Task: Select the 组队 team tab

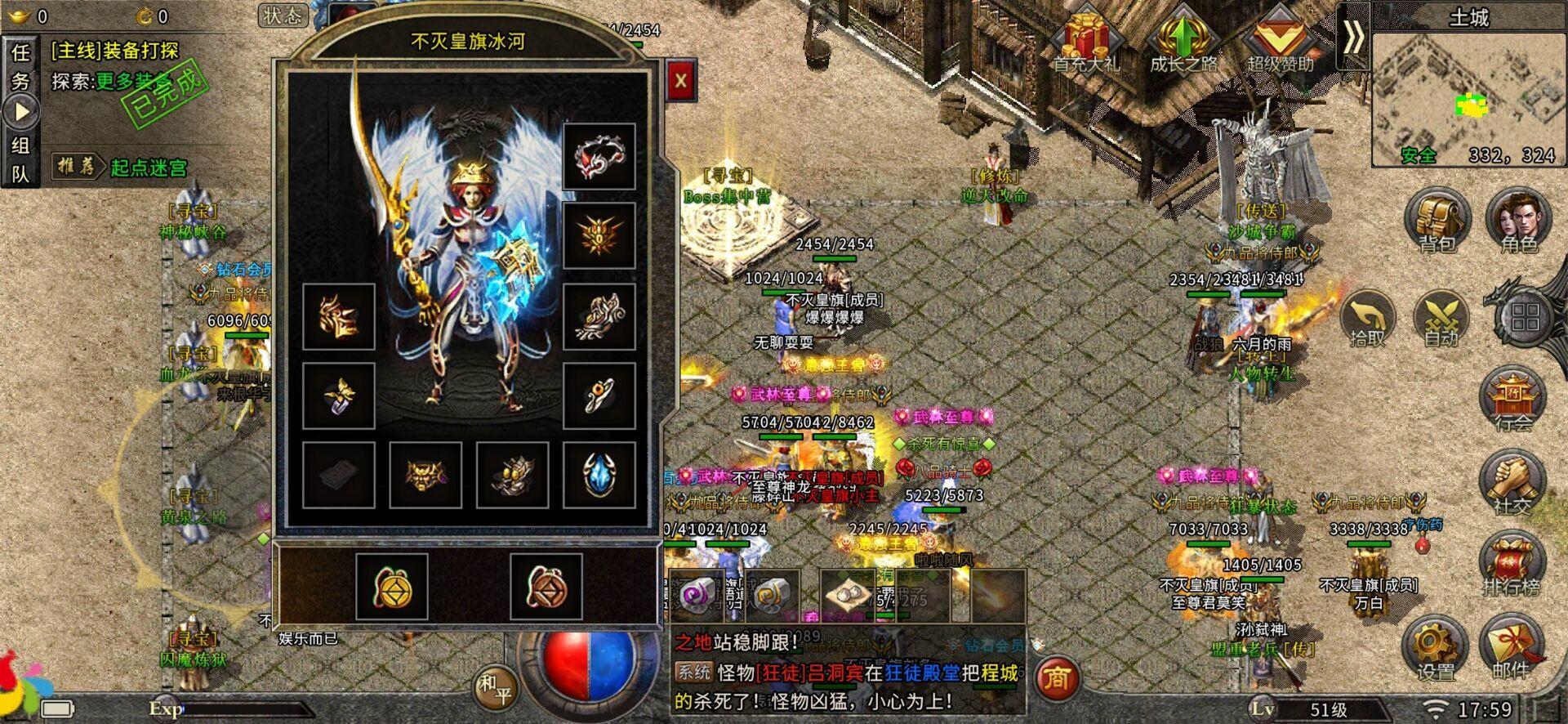Action: click(x=20, y=159)
